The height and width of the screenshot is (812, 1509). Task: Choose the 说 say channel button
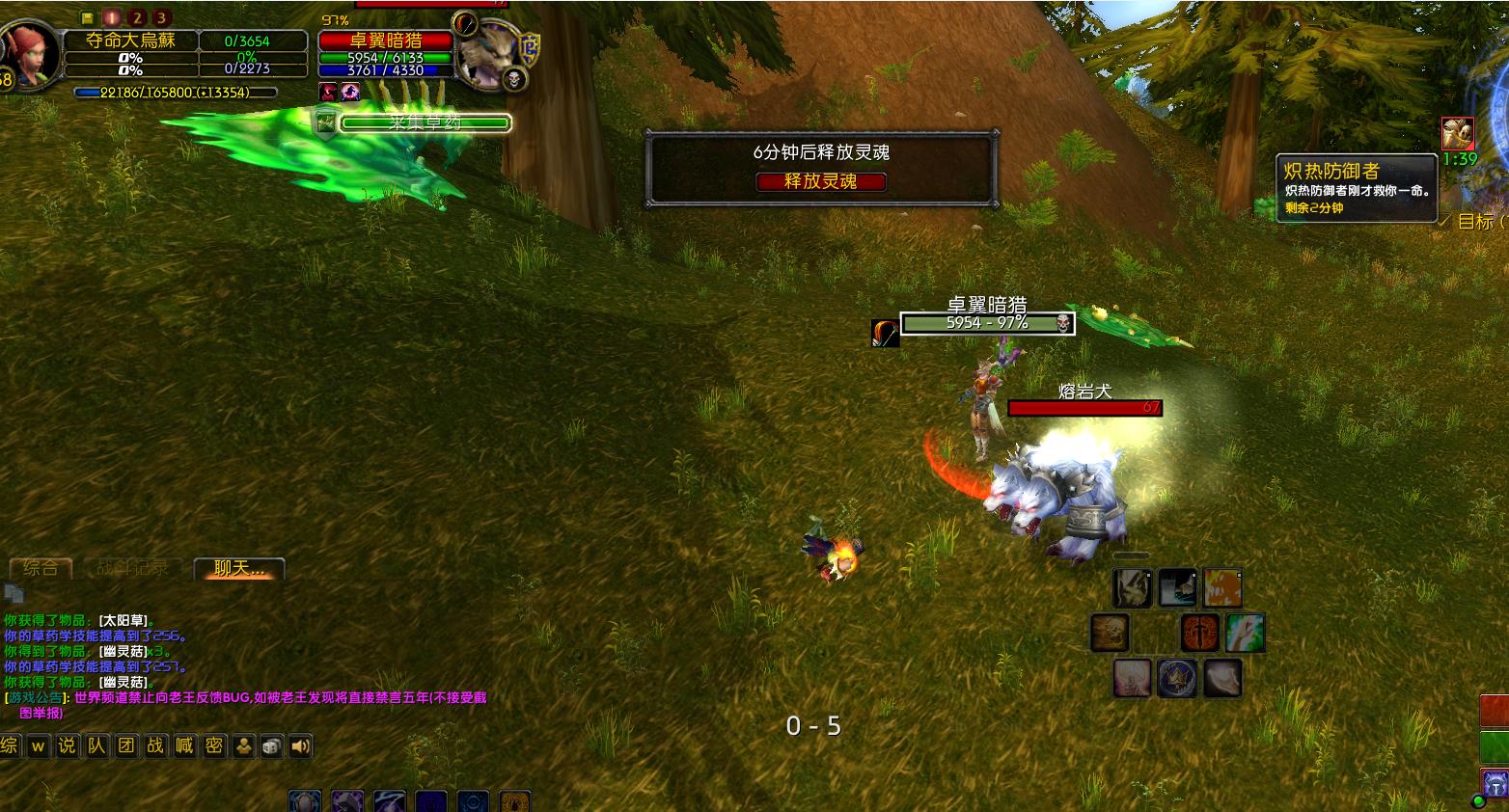tap(67, 745)
